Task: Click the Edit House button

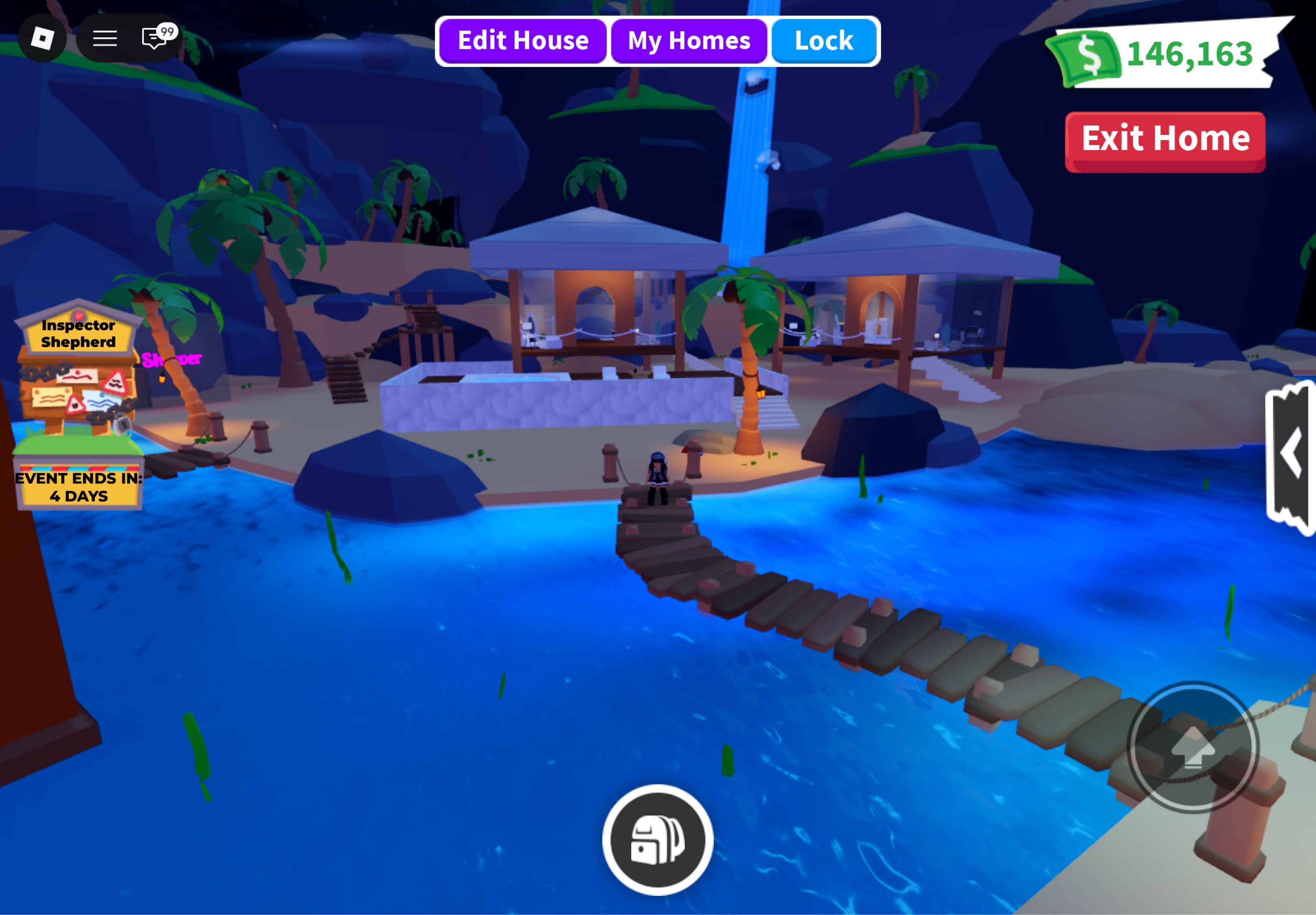Action: pyautogui.click(x=523, y=40)
